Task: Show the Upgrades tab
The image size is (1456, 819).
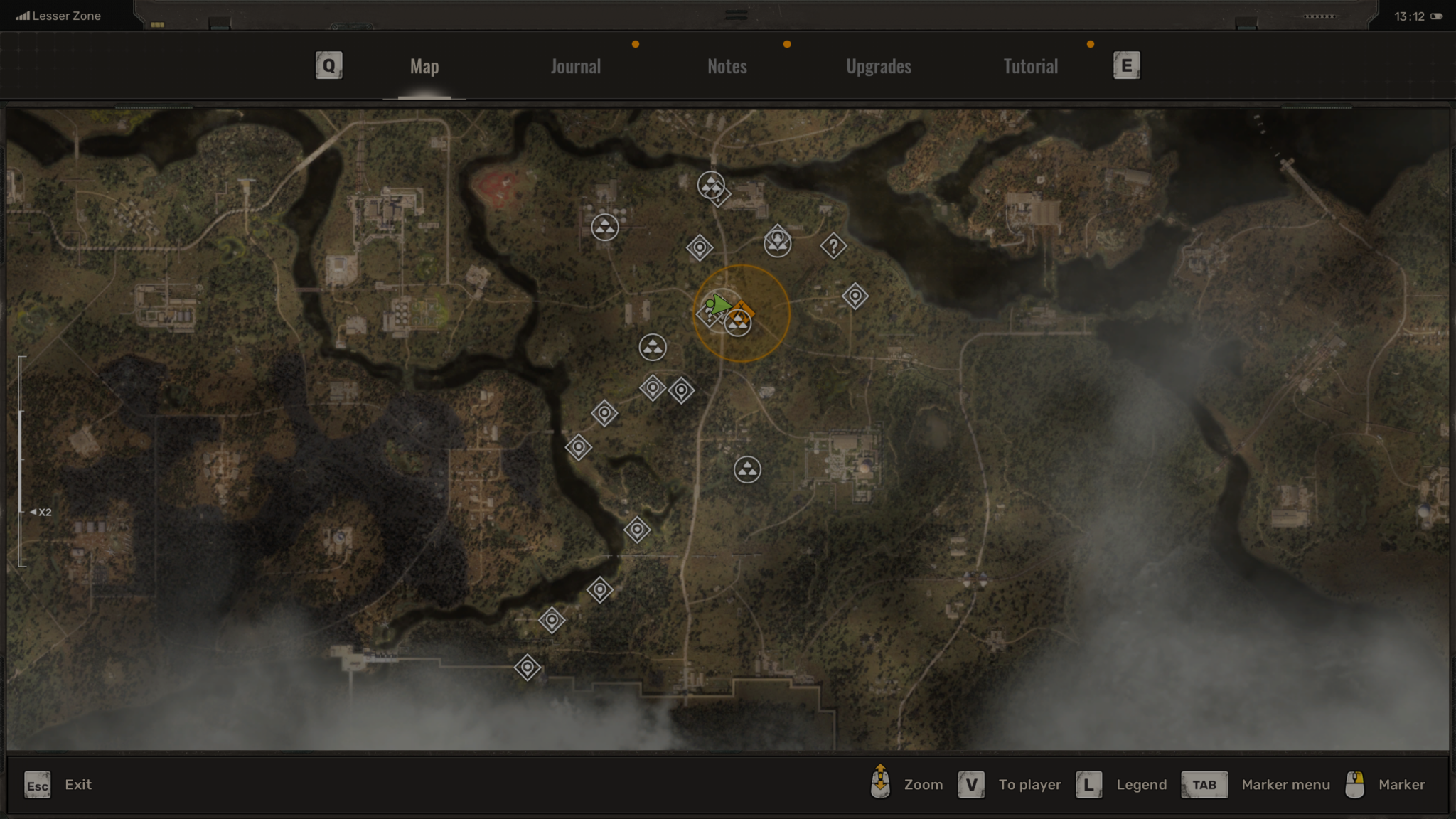Action: 878,66
